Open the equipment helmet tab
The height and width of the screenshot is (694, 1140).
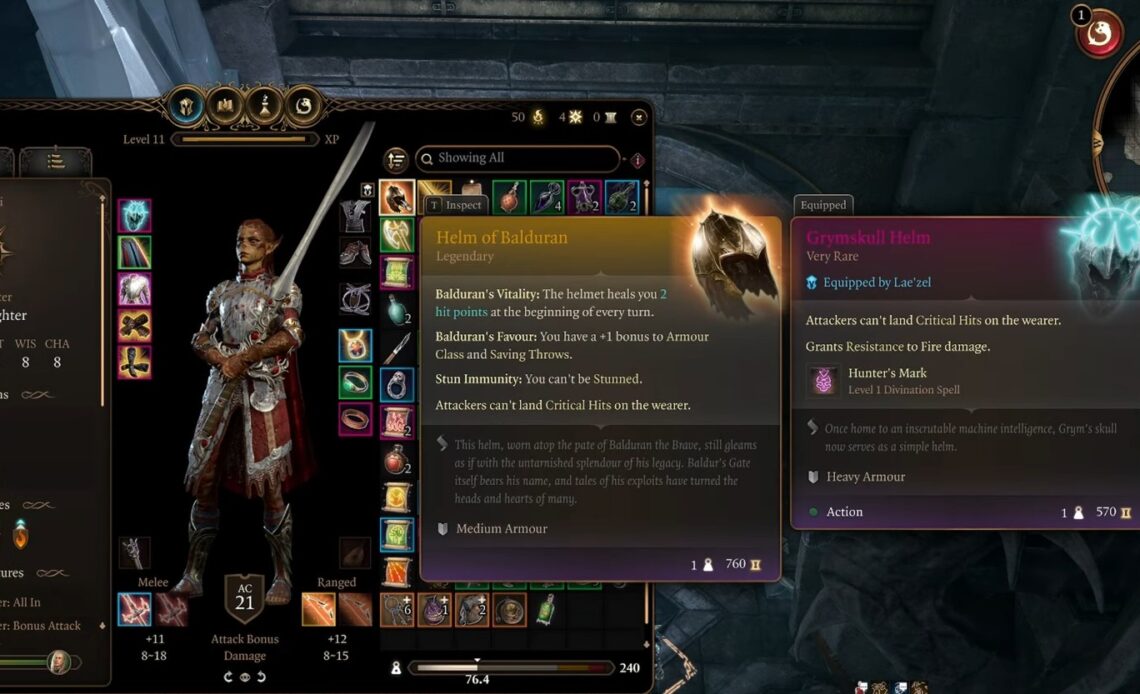tap(187, 105)
